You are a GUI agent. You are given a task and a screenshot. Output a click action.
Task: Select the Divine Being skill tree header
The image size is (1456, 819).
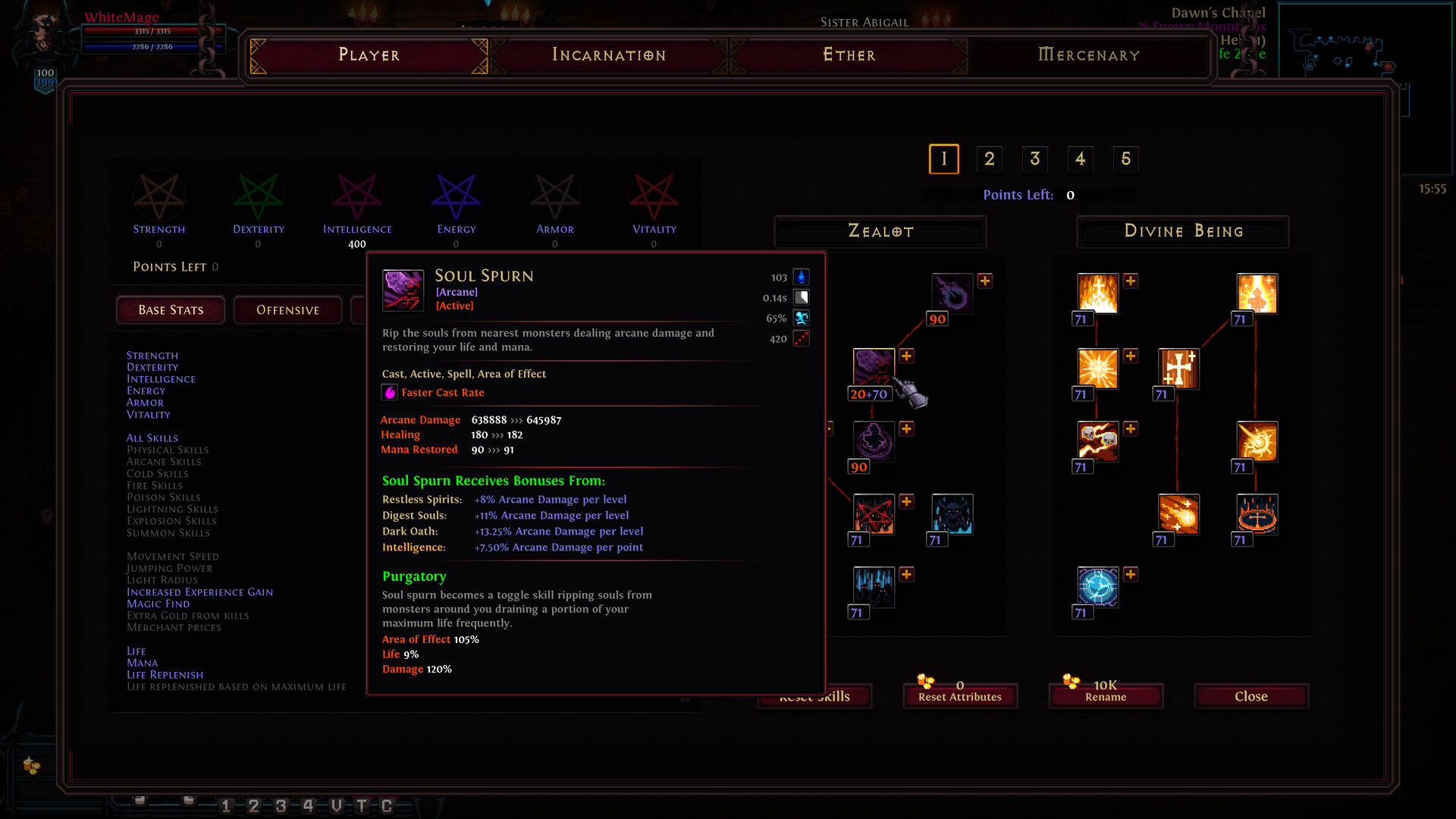(x=1183, y=231)
